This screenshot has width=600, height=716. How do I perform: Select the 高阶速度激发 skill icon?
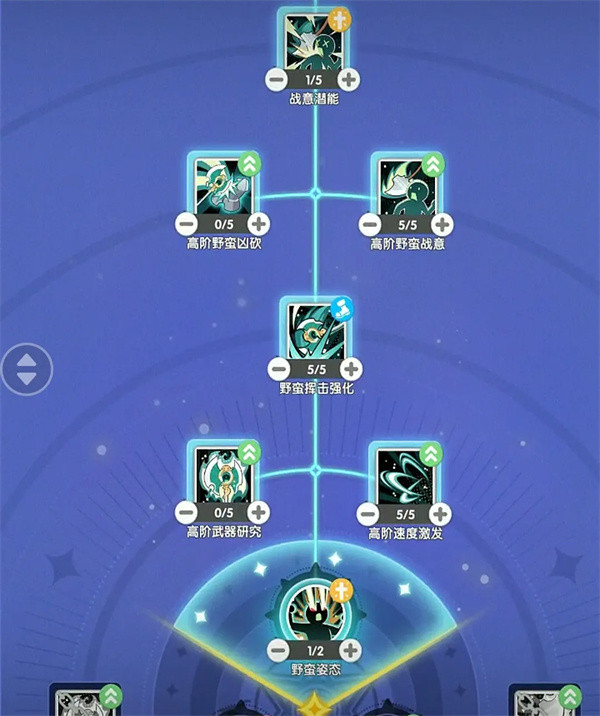(x=406, y=474)
